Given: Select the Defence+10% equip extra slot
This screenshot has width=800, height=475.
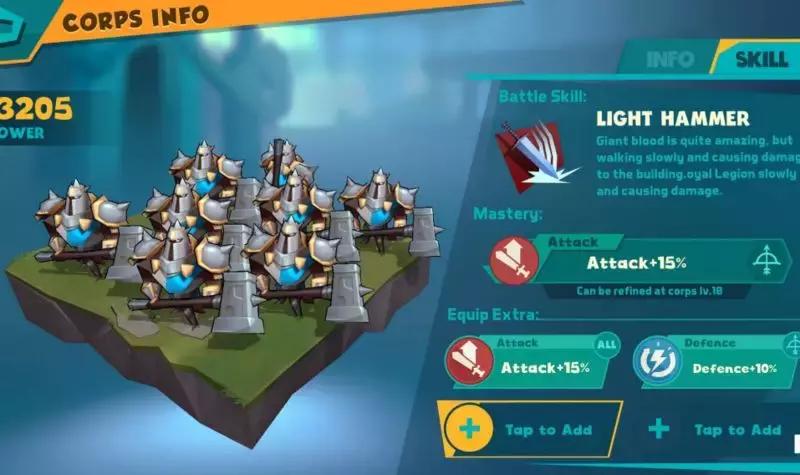Looking at the screenshot, I should [716, 362].
